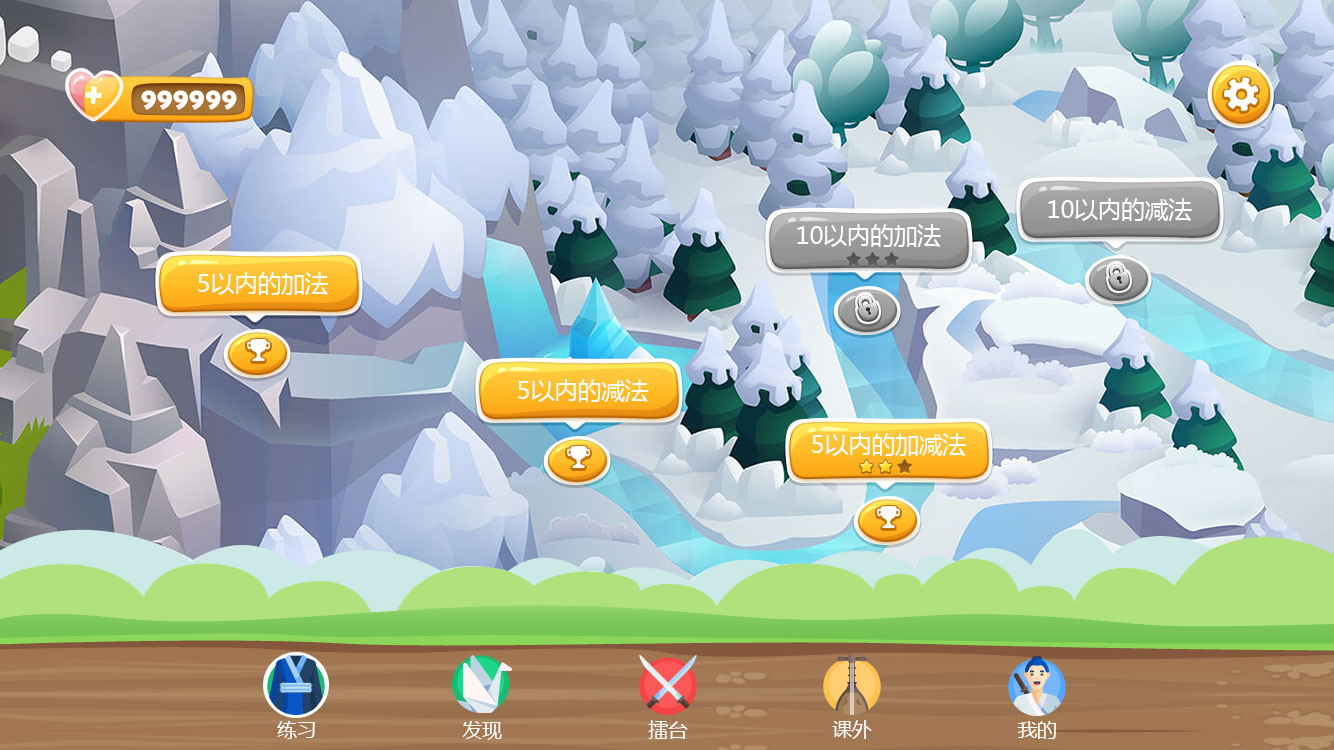Choose the 5以内的减法 level
Viewport: 1334px width, 750px height.
[x=579, y=390]
